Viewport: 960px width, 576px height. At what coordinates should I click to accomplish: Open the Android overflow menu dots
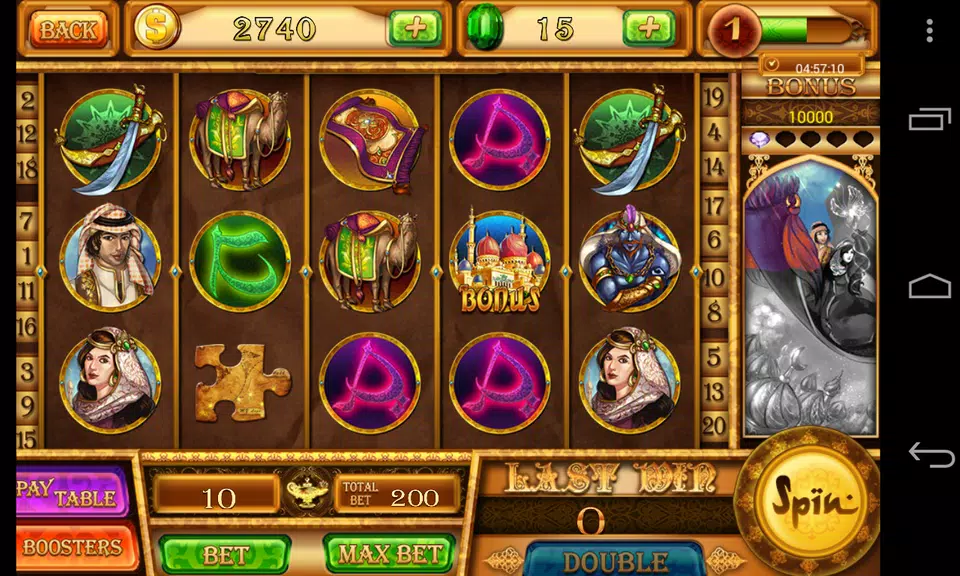pos(929,30)
